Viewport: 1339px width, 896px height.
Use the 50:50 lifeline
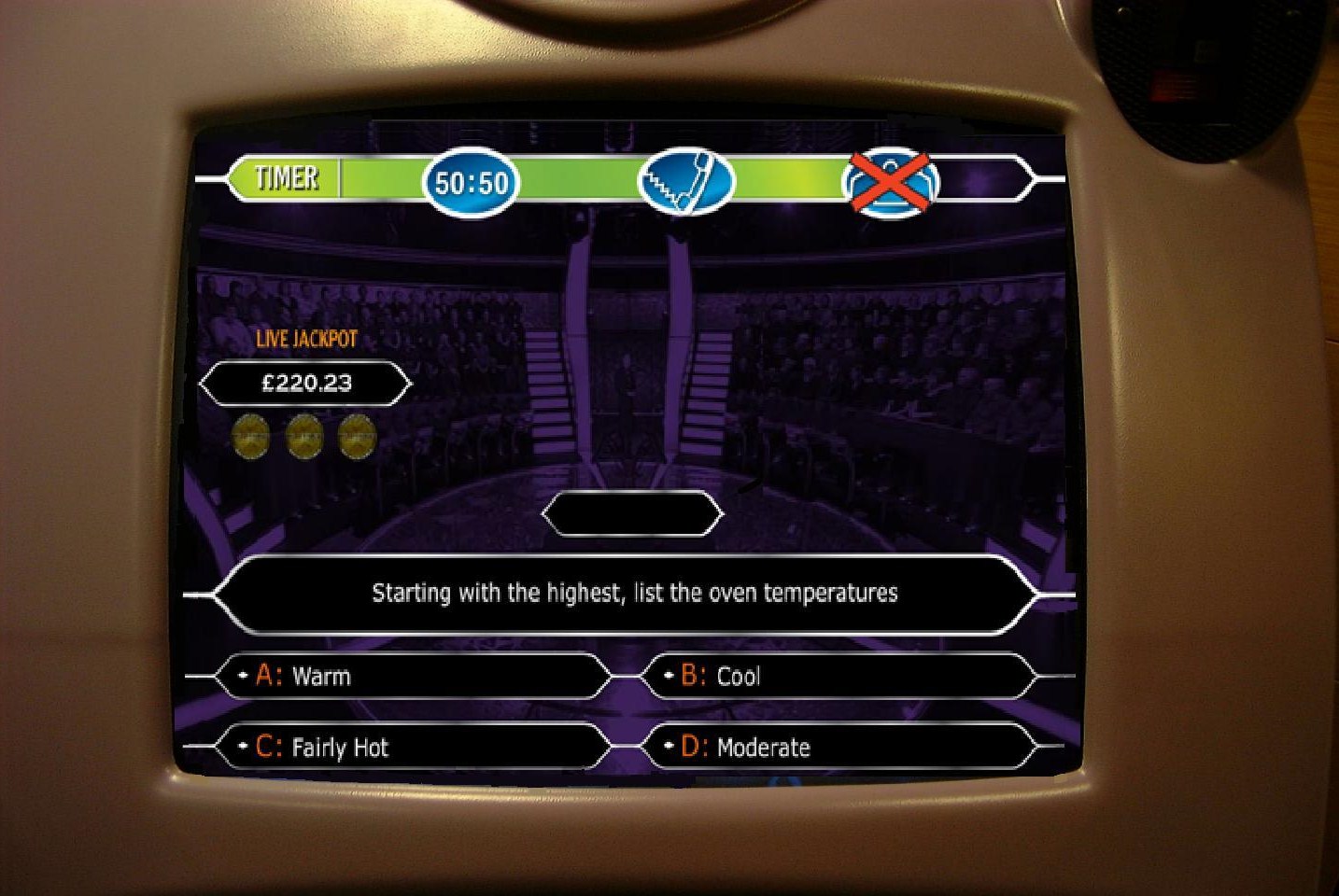pos(472,181)
